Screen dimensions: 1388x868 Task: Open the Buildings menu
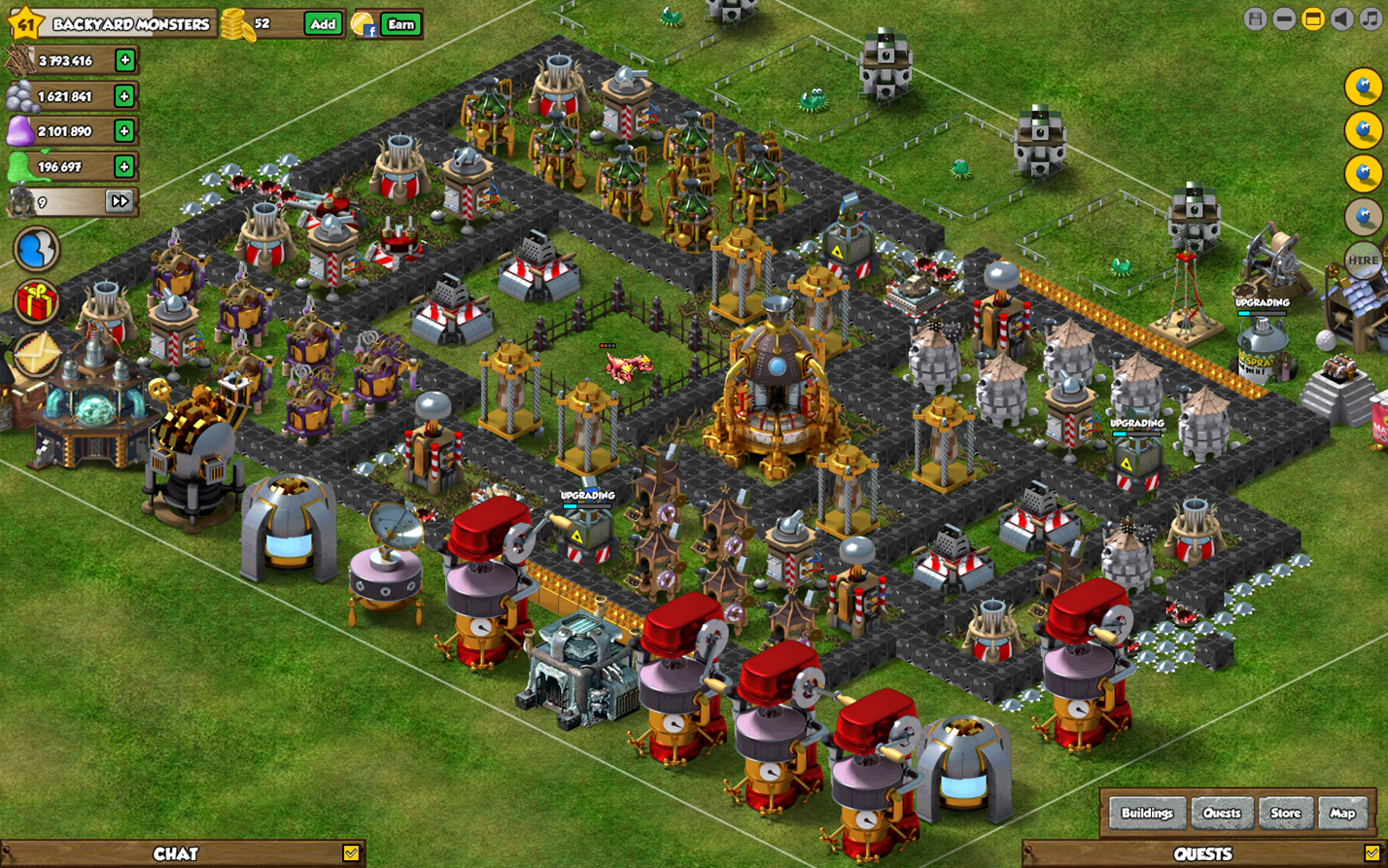[1147, 813]
